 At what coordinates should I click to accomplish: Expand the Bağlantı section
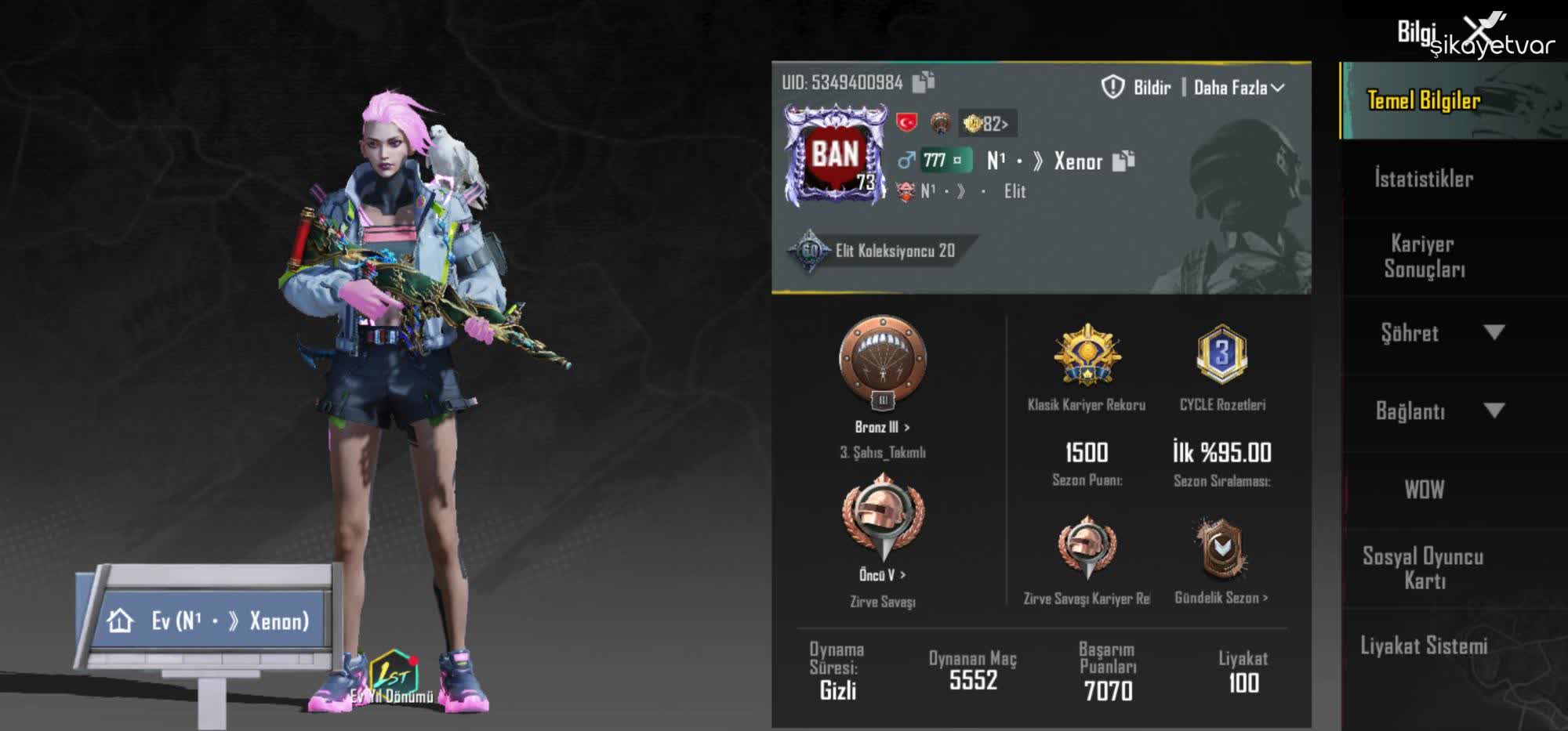tap(1449, 411)
